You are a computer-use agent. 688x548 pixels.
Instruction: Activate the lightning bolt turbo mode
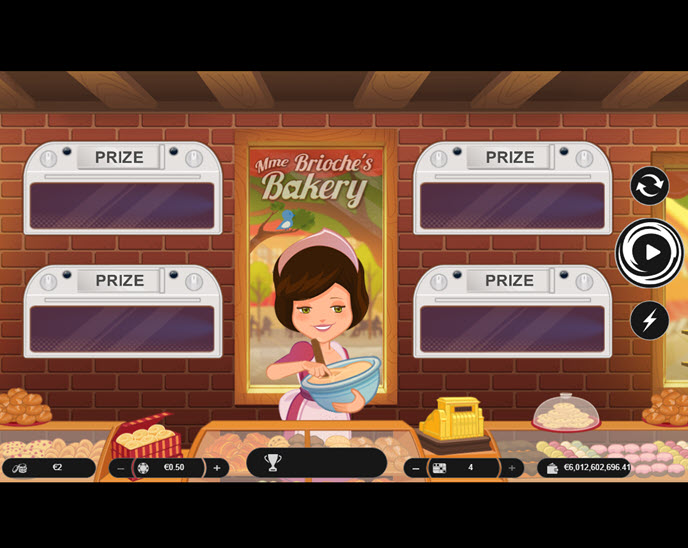pos(649,320)
